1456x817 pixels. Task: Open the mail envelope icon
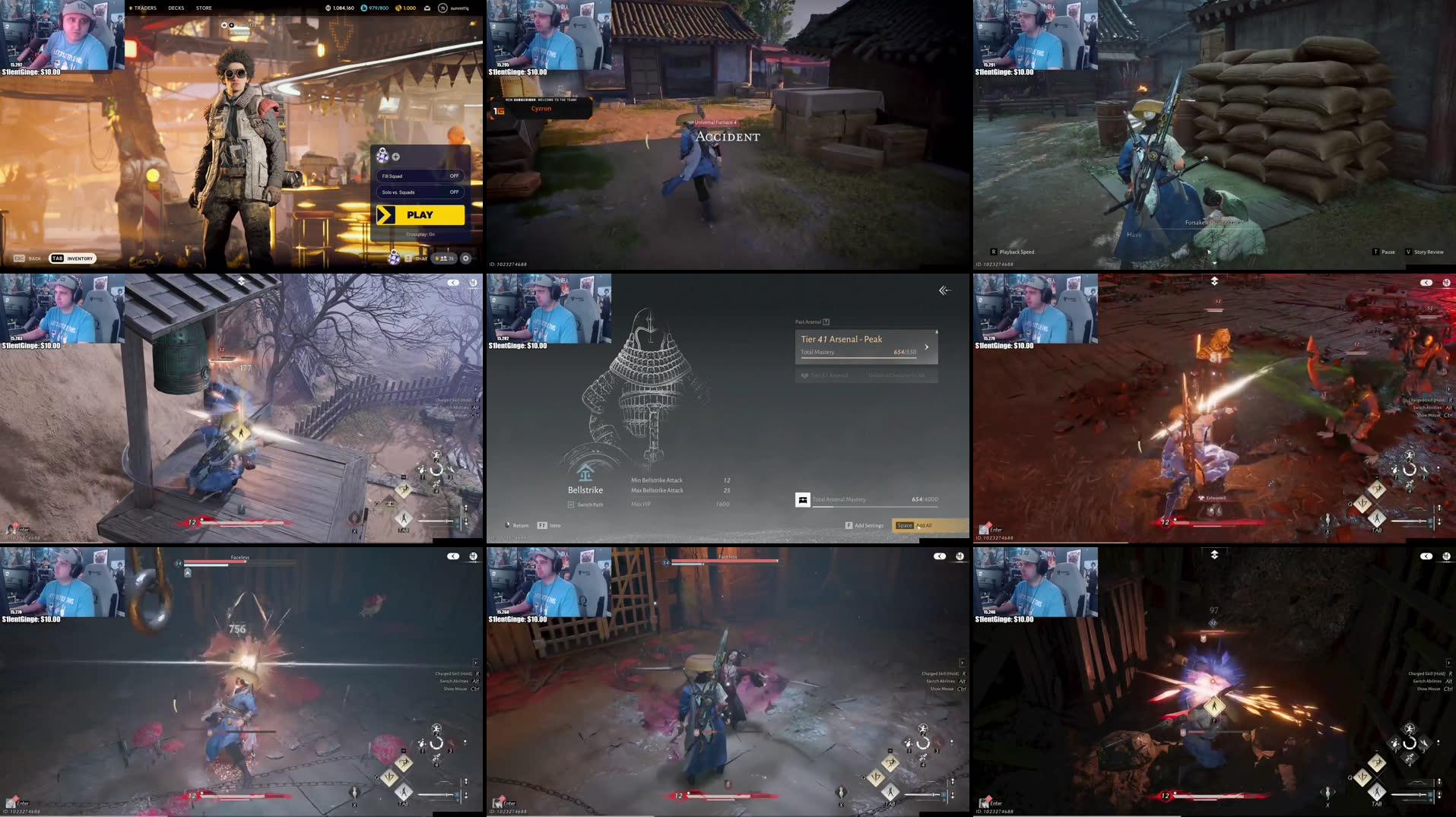(x=427, y=8)
